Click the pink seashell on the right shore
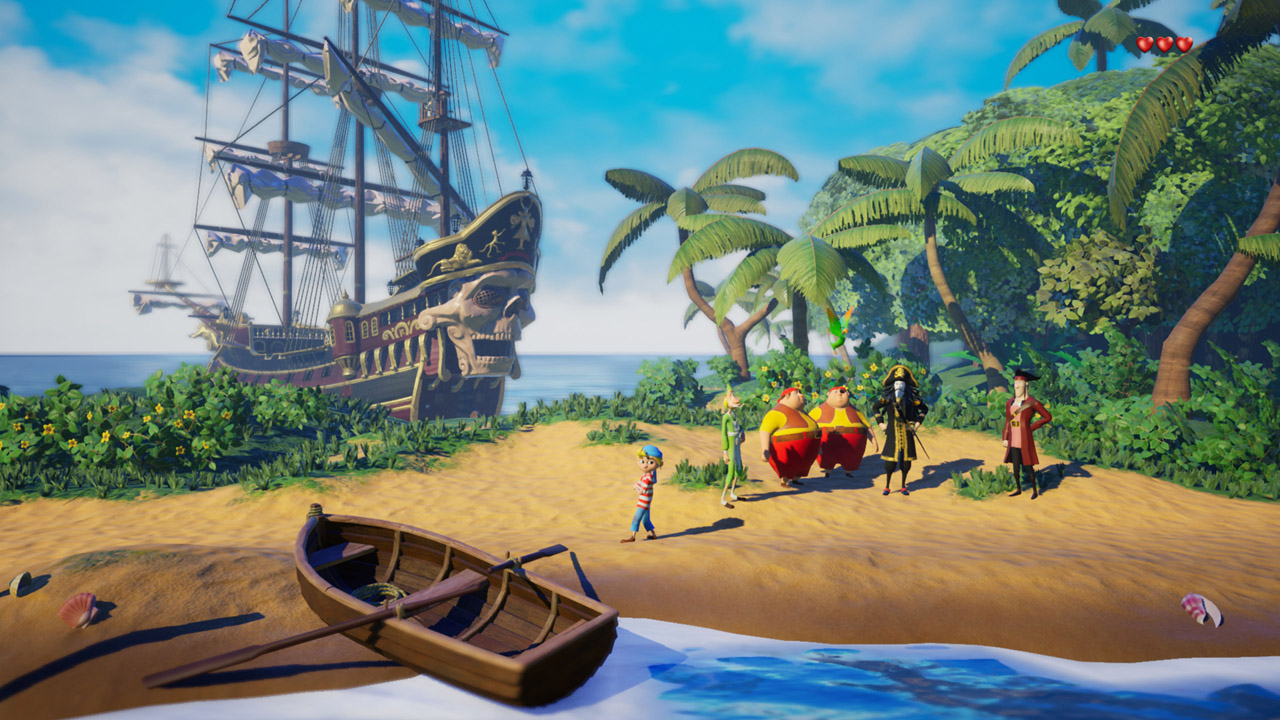Image resolution: width=1280 pixels, height=720 pixels. (1200, 609)
